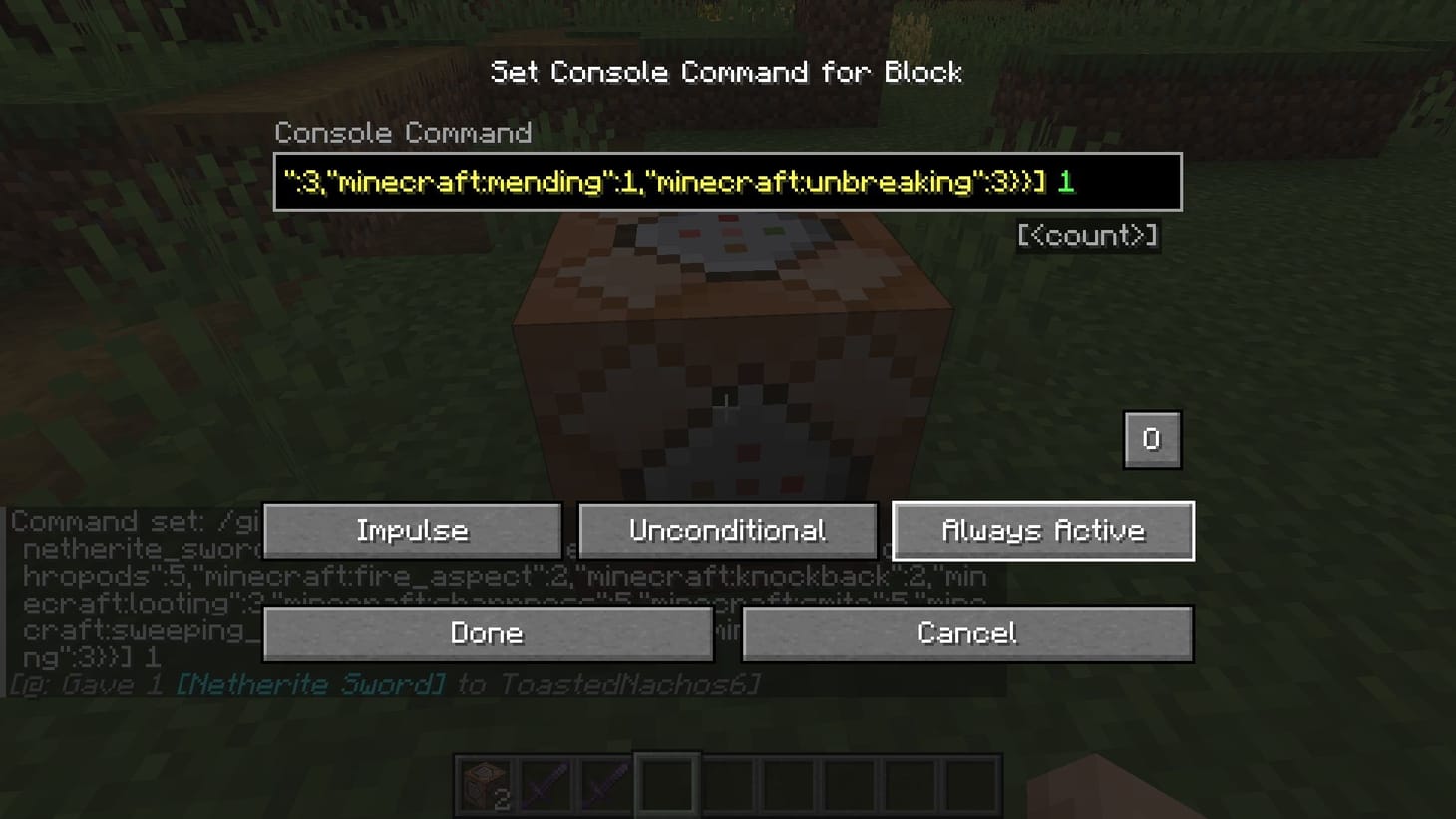Click inside the Console Command text field
The image size is (1456, 819).
(728, 183)
